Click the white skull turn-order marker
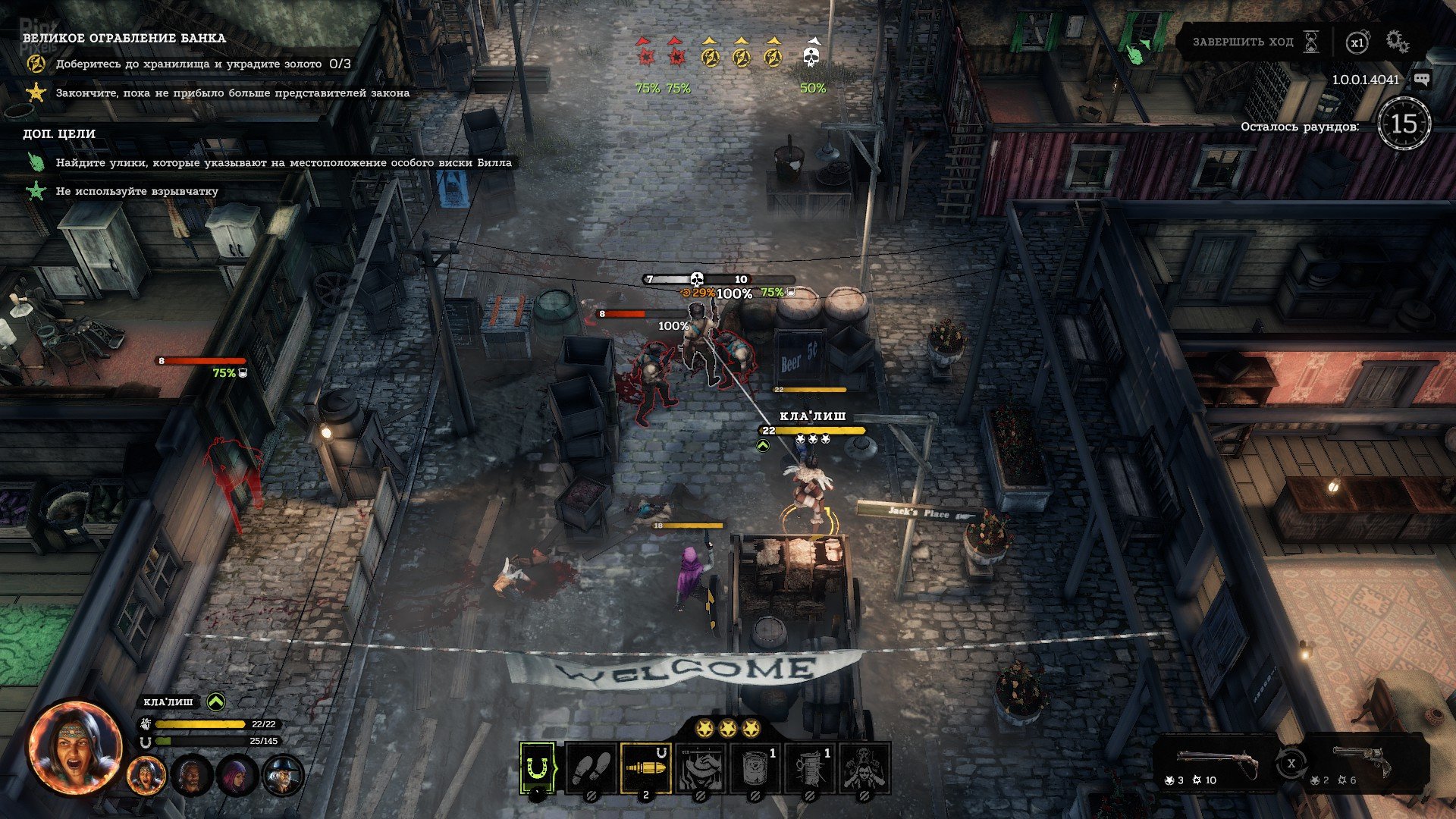Viewport: 1456px width, 819px height. [811, 56]
